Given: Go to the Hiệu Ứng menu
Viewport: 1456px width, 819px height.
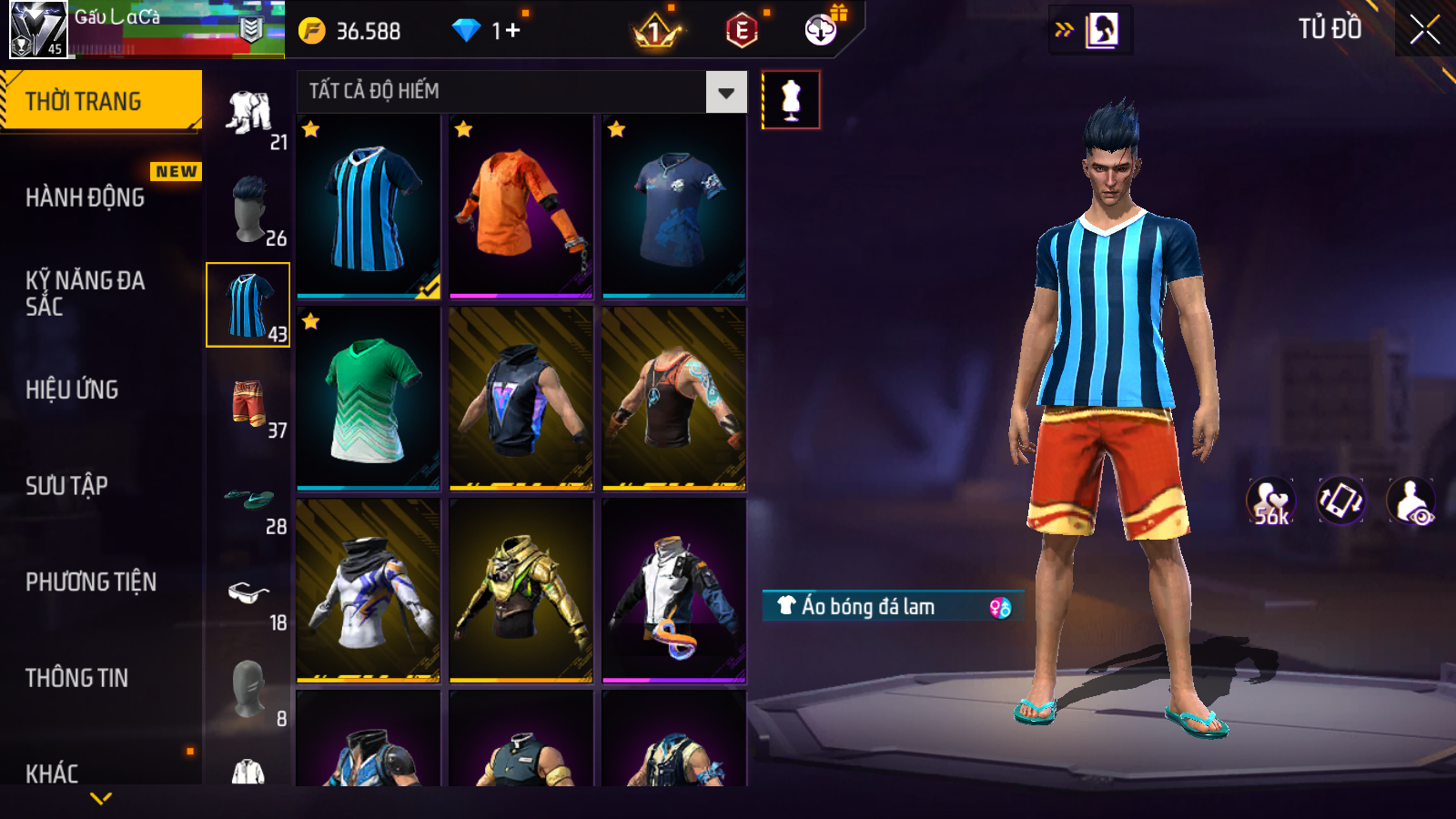Looking at the screenshot, I should [x=73, y=389].
